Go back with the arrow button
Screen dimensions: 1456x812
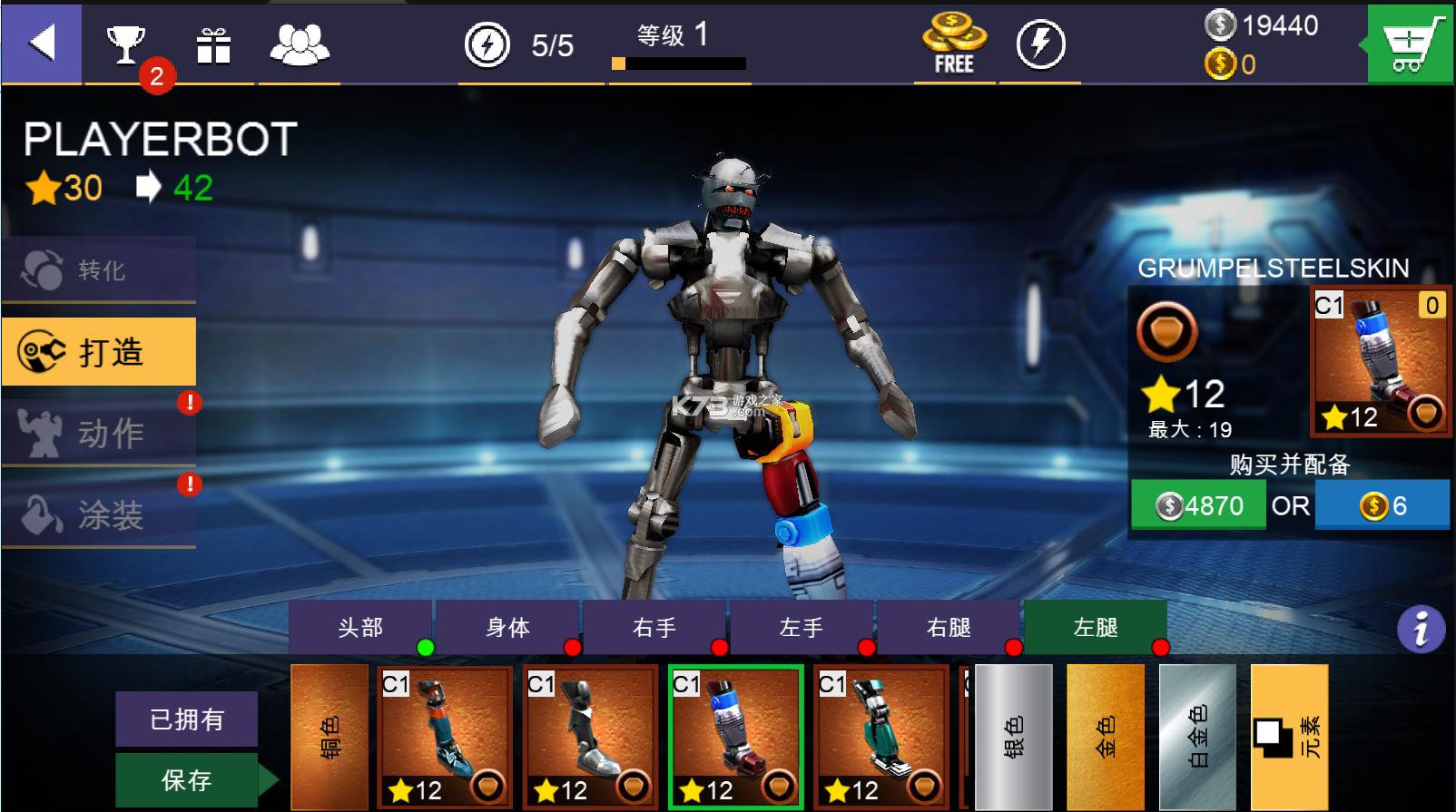[42, 43]
